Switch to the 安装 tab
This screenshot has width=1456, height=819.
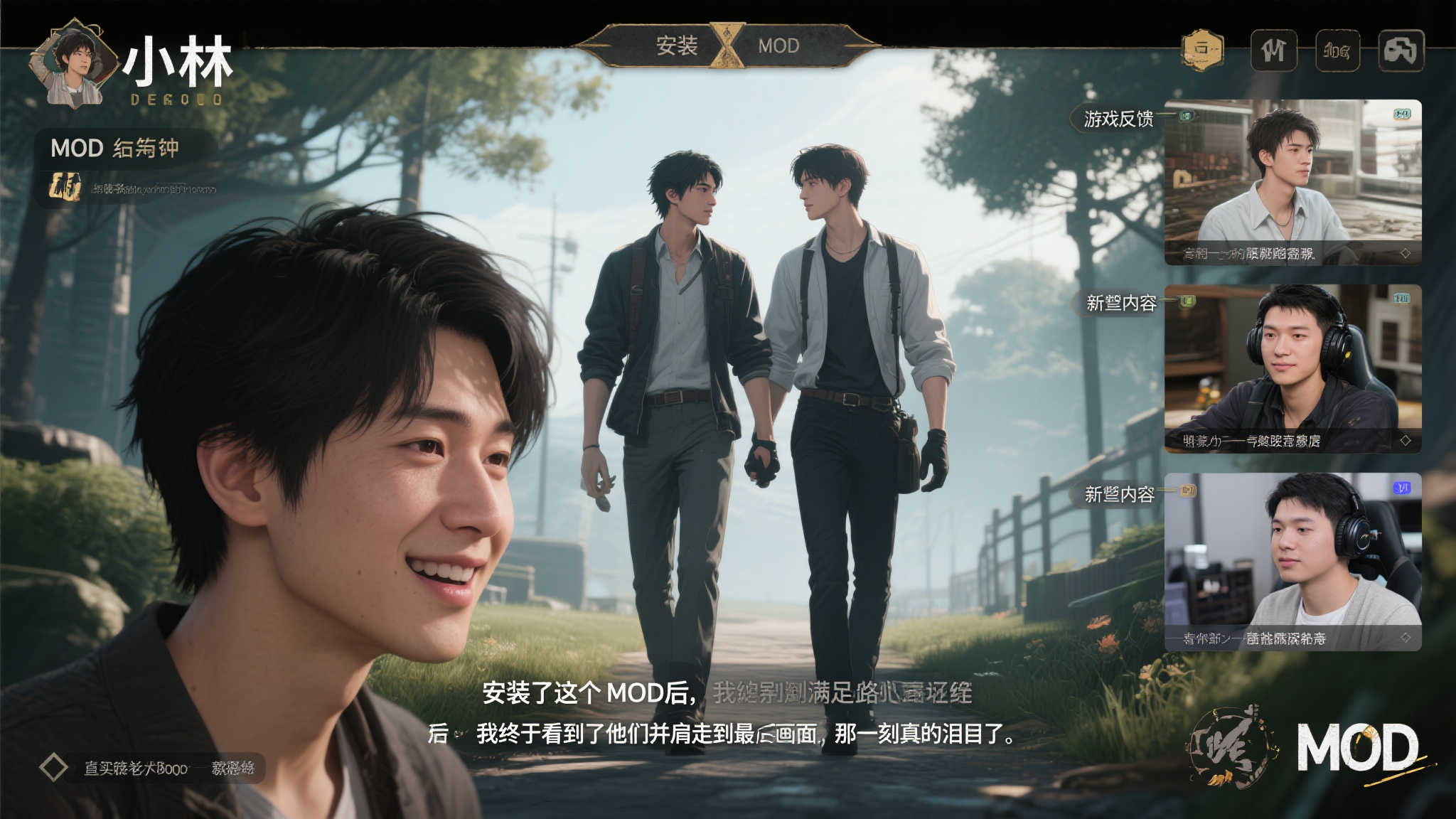[676, 46]
